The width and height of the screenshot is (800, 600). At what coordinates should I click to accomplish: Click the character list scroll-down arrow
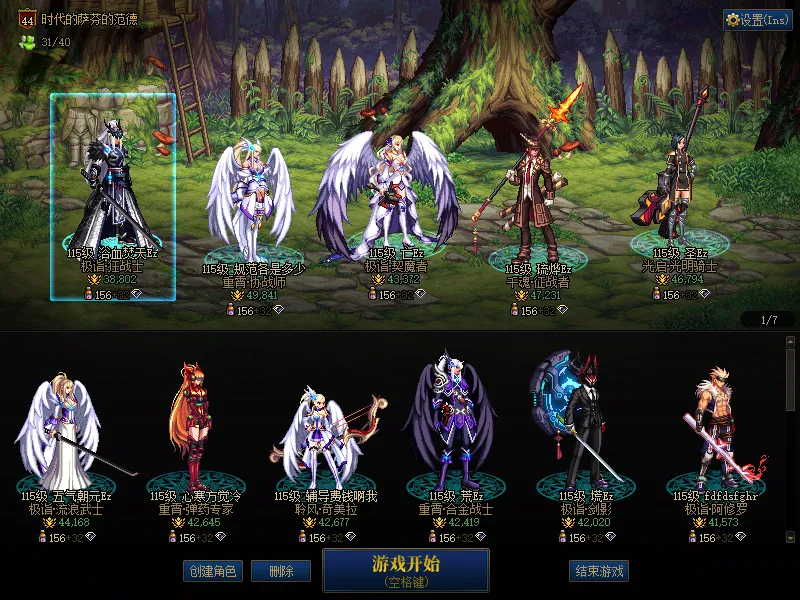791,536
